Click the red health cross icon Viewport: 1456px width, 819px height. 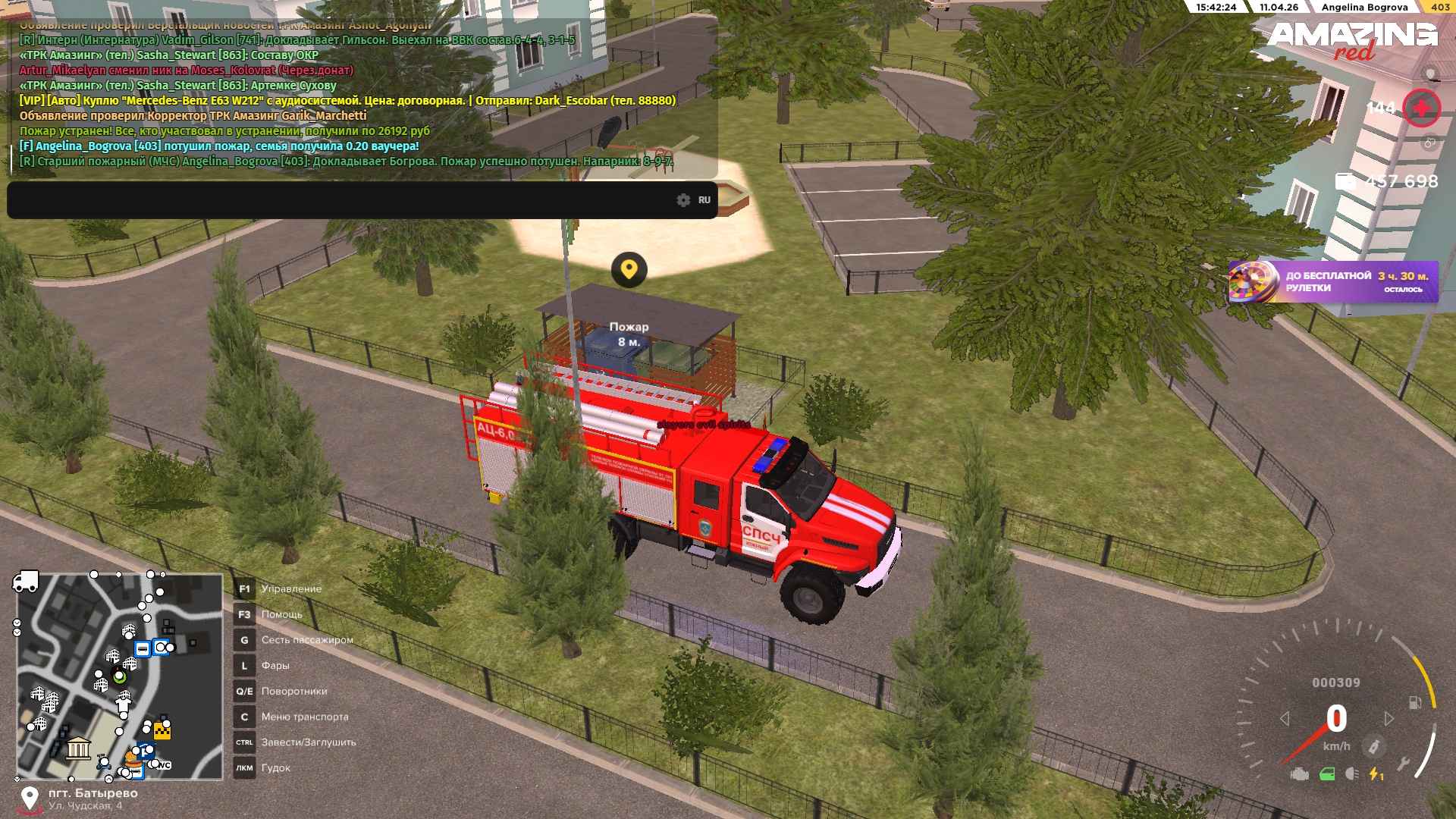1421,108
